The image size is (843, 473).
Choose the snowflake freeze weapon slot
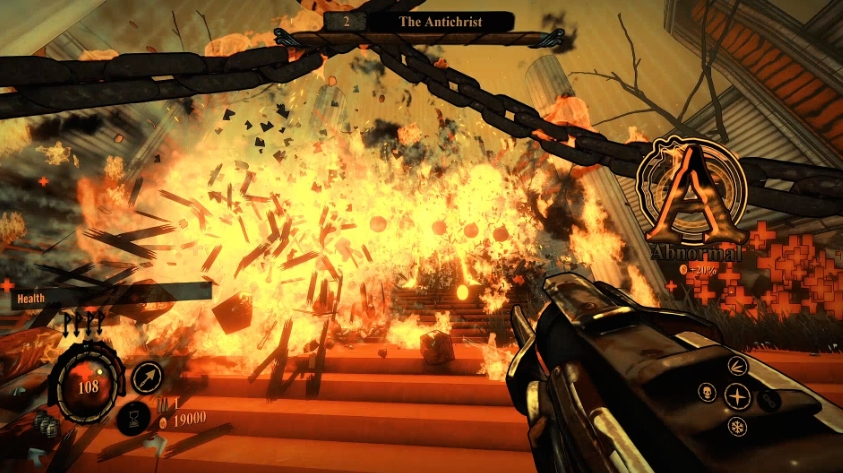pyautogui.click(x=738, y=427)
